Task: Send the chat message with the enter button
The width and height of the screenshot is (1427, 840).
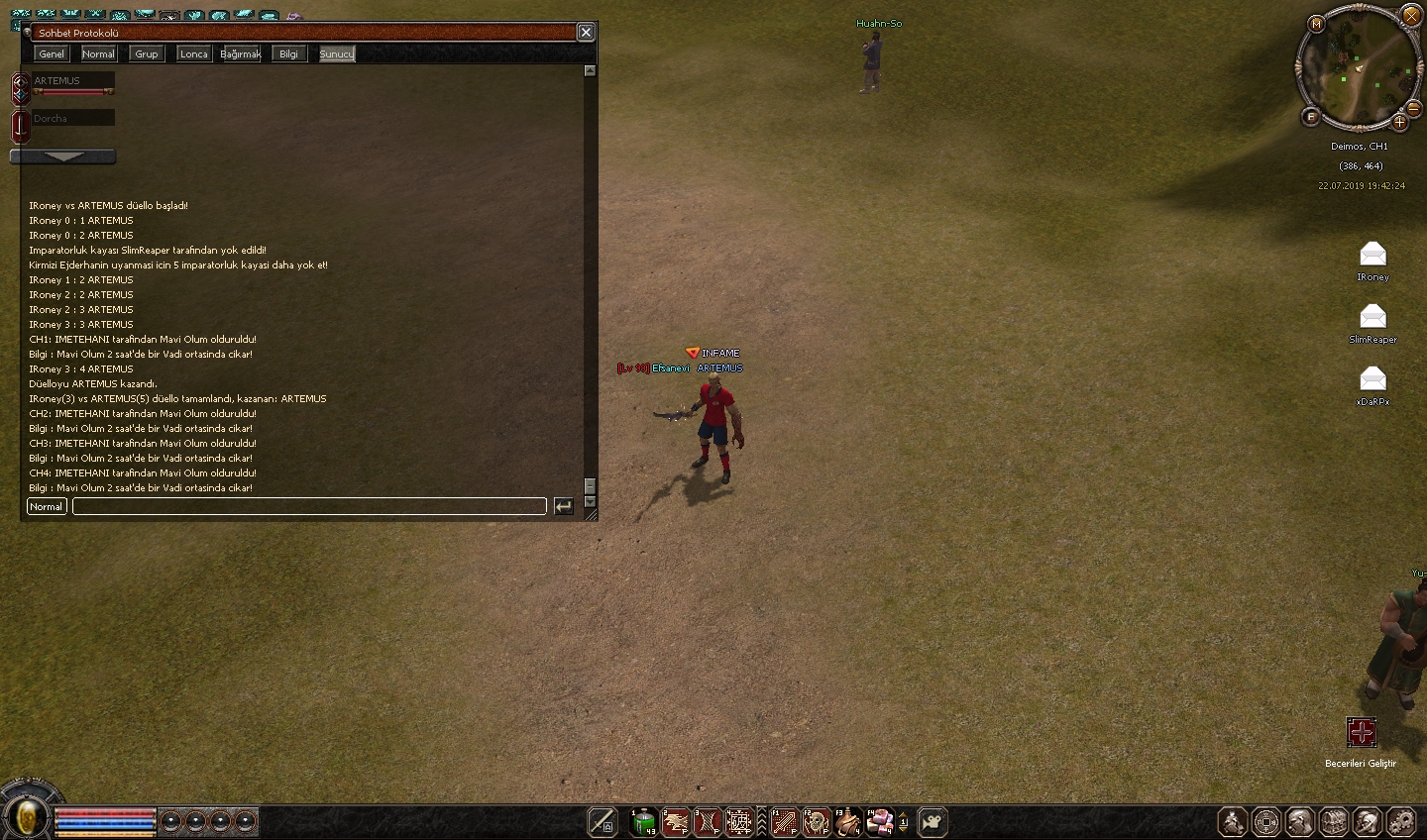Action: pyautogui.click(x=563, y=506)
